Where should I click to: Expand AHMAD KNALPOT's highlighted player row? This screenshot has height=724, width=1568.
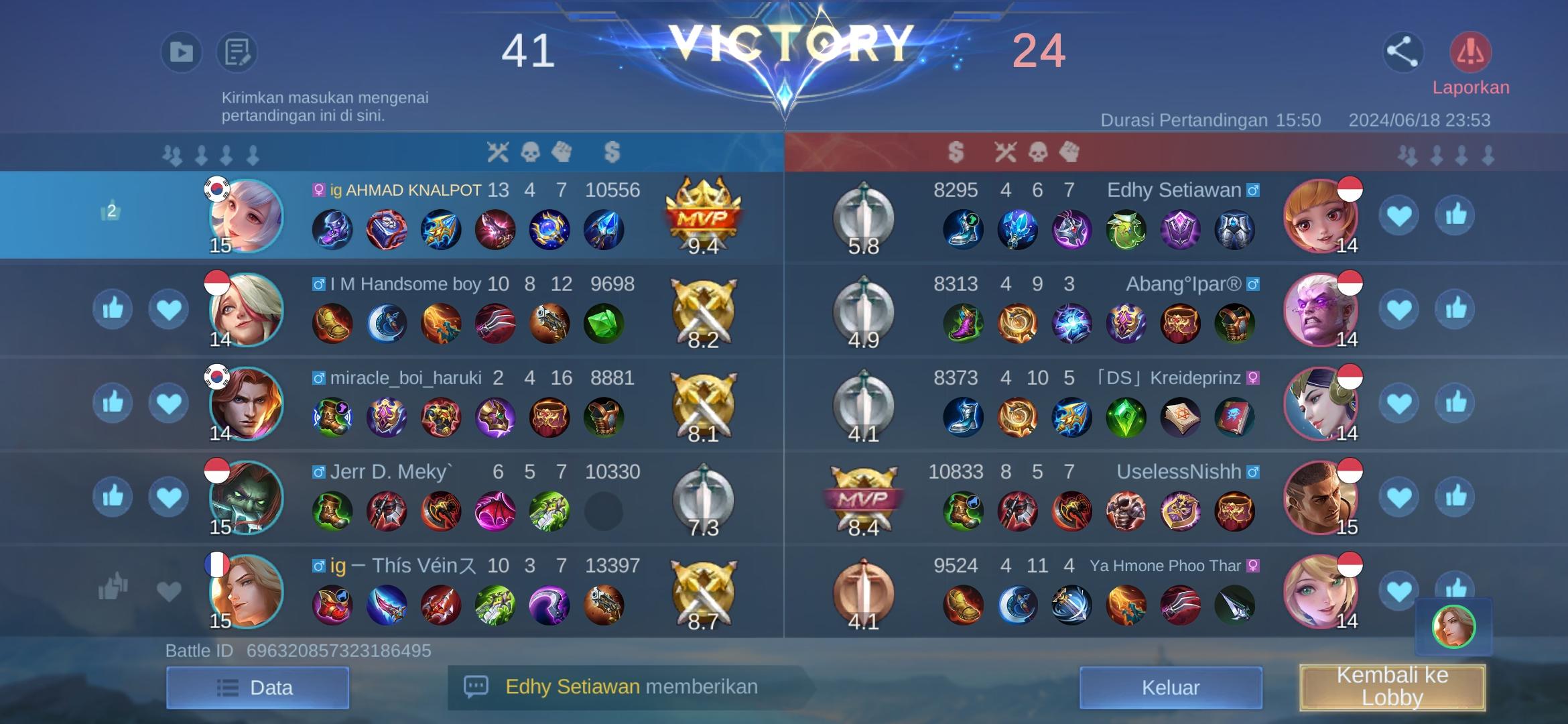(x=469, y=215)
